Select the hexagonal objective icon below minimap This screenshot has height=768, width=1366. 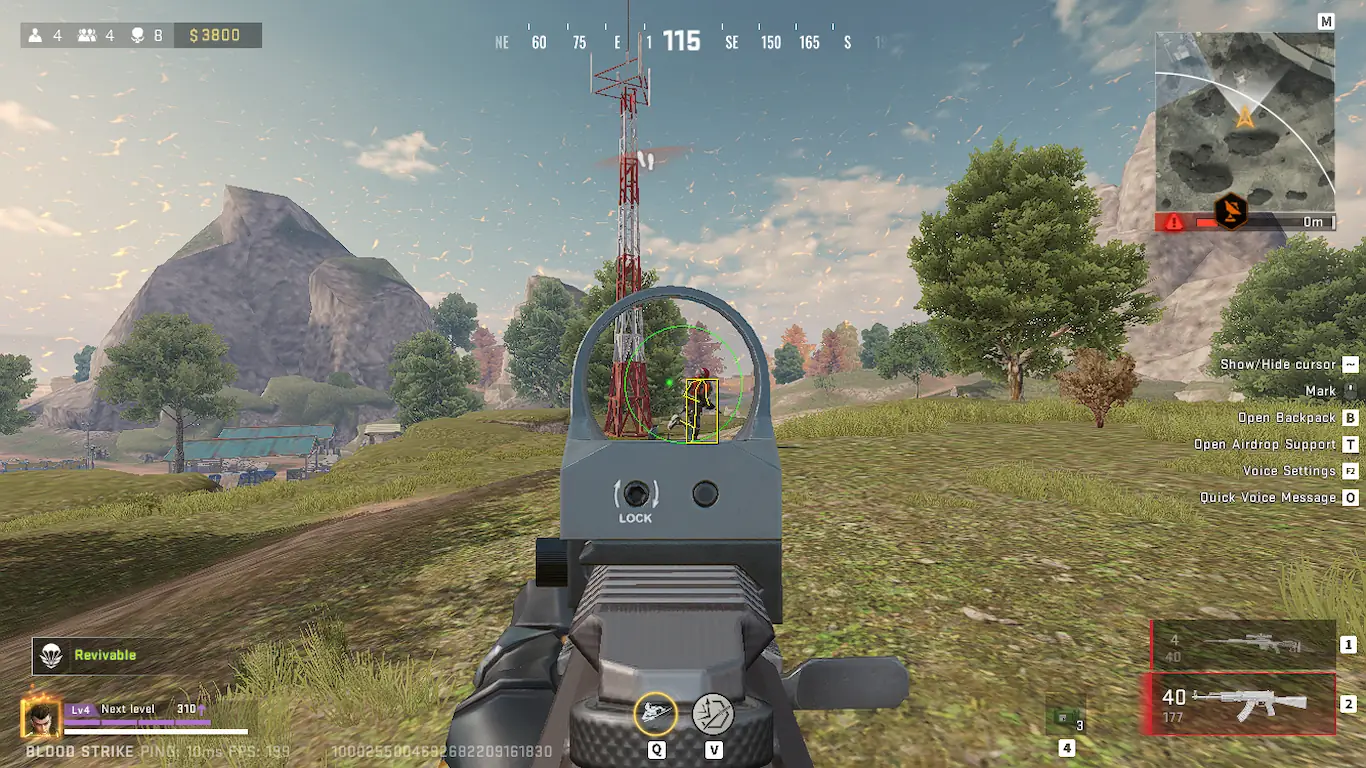click(1231, 211)
